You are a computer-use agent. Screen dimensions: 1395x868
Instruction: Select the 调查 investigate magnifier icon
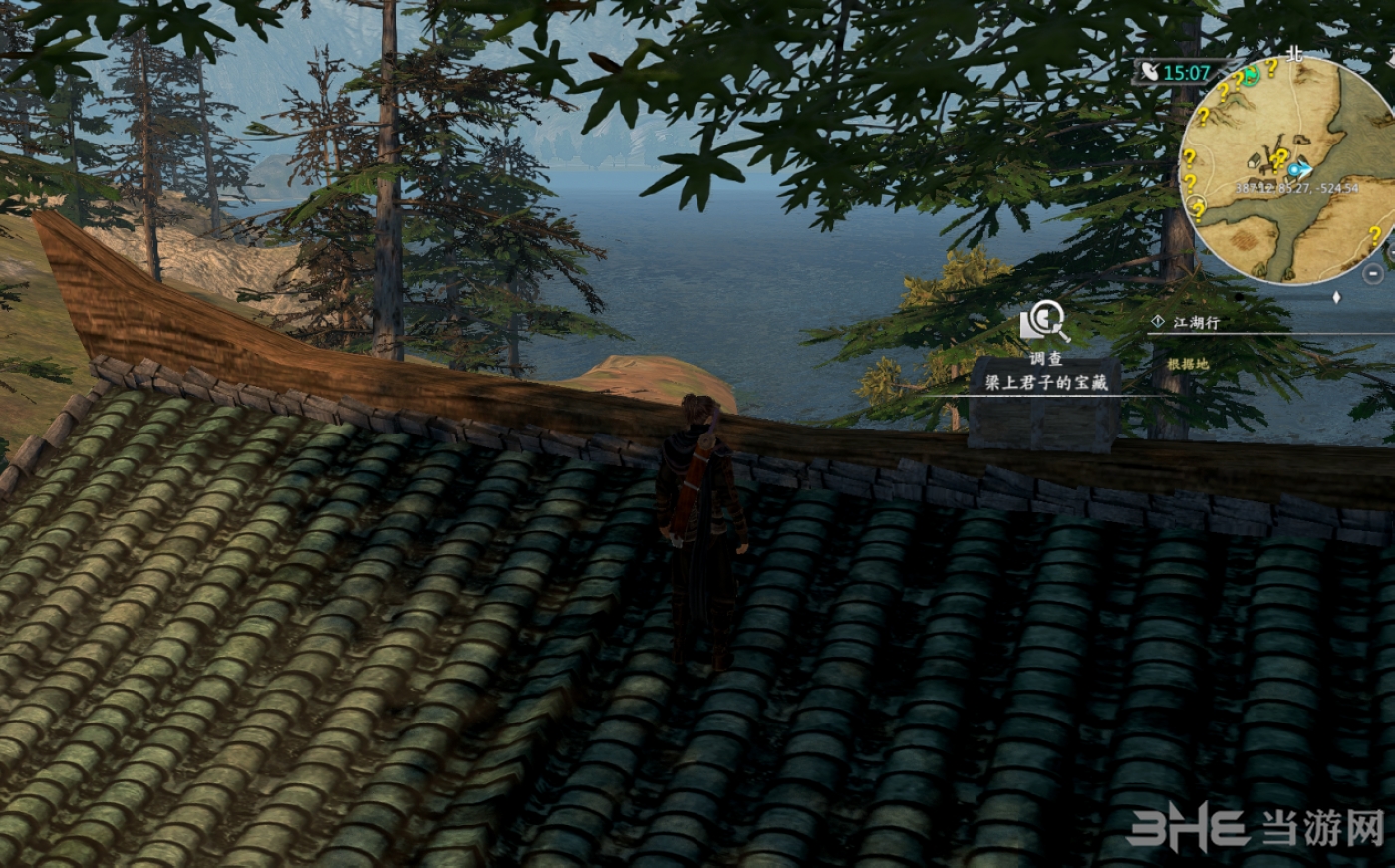click(1042, 324)
